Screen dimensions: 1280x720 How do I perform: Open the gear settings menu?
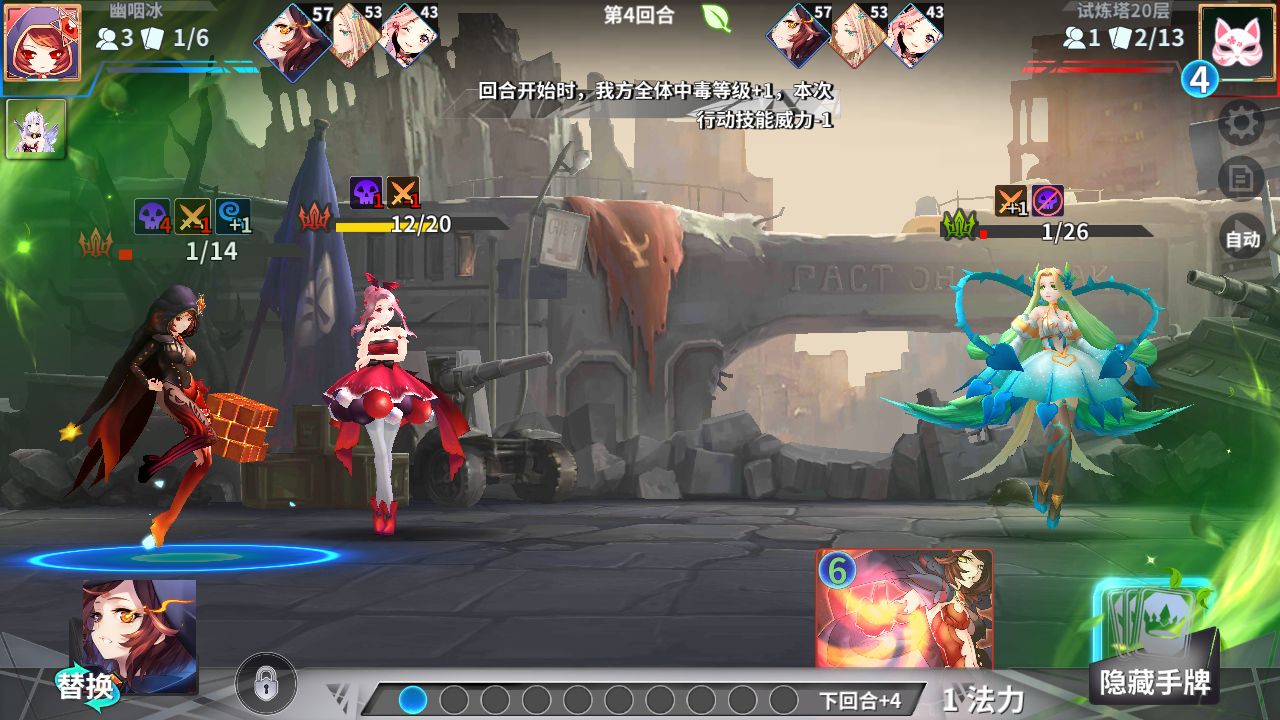pos(1242,123)
